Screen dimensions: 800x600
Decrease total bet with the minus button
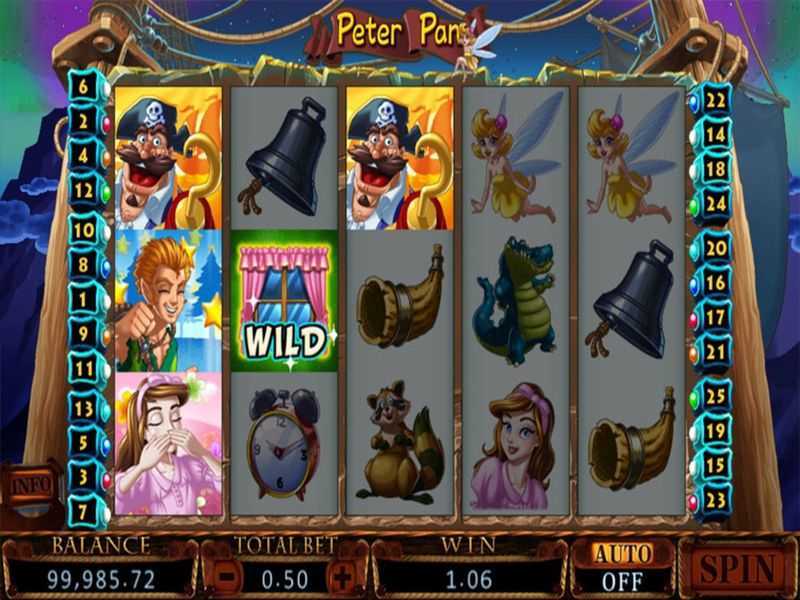(227, 576)
